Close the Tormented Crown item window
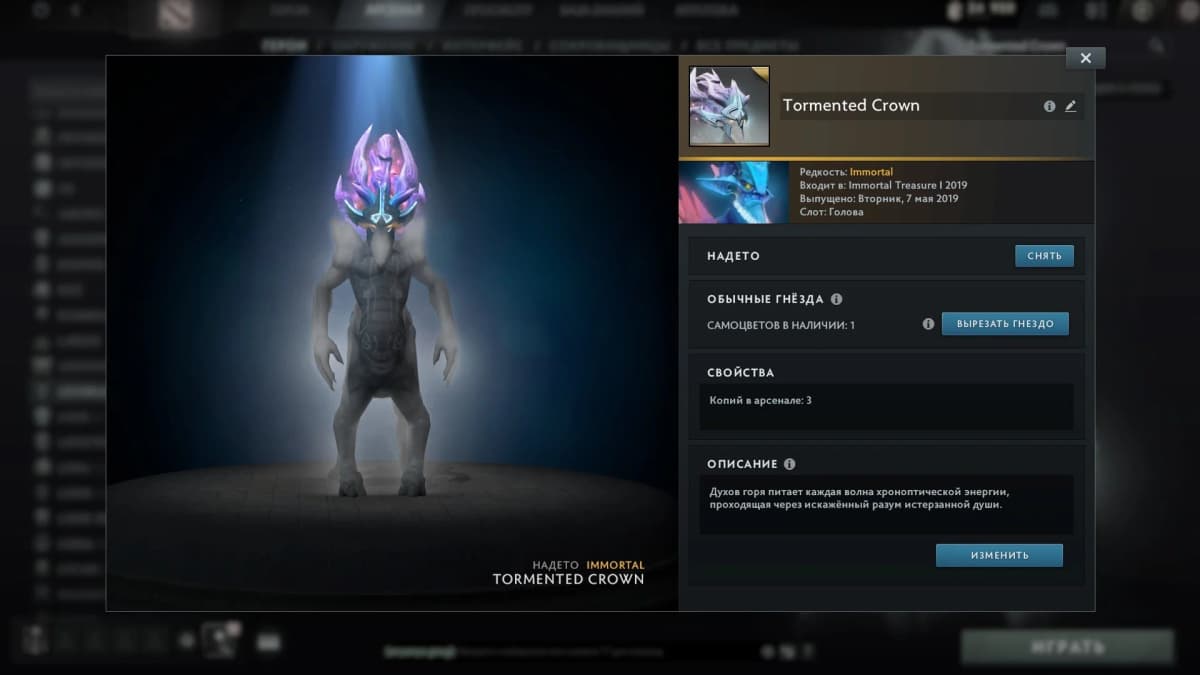Screen dimensions: 1200x675 point(1085,58)
